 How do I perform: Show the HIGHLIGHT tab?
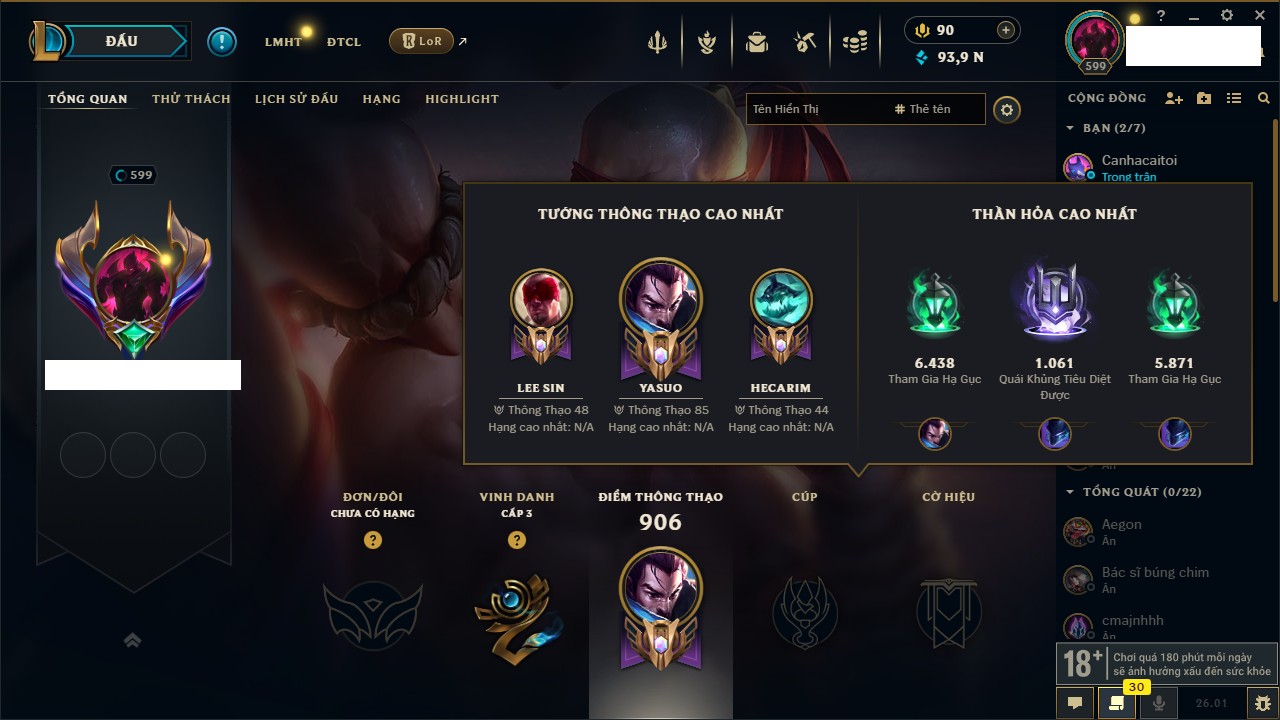[x=461, y=99]
